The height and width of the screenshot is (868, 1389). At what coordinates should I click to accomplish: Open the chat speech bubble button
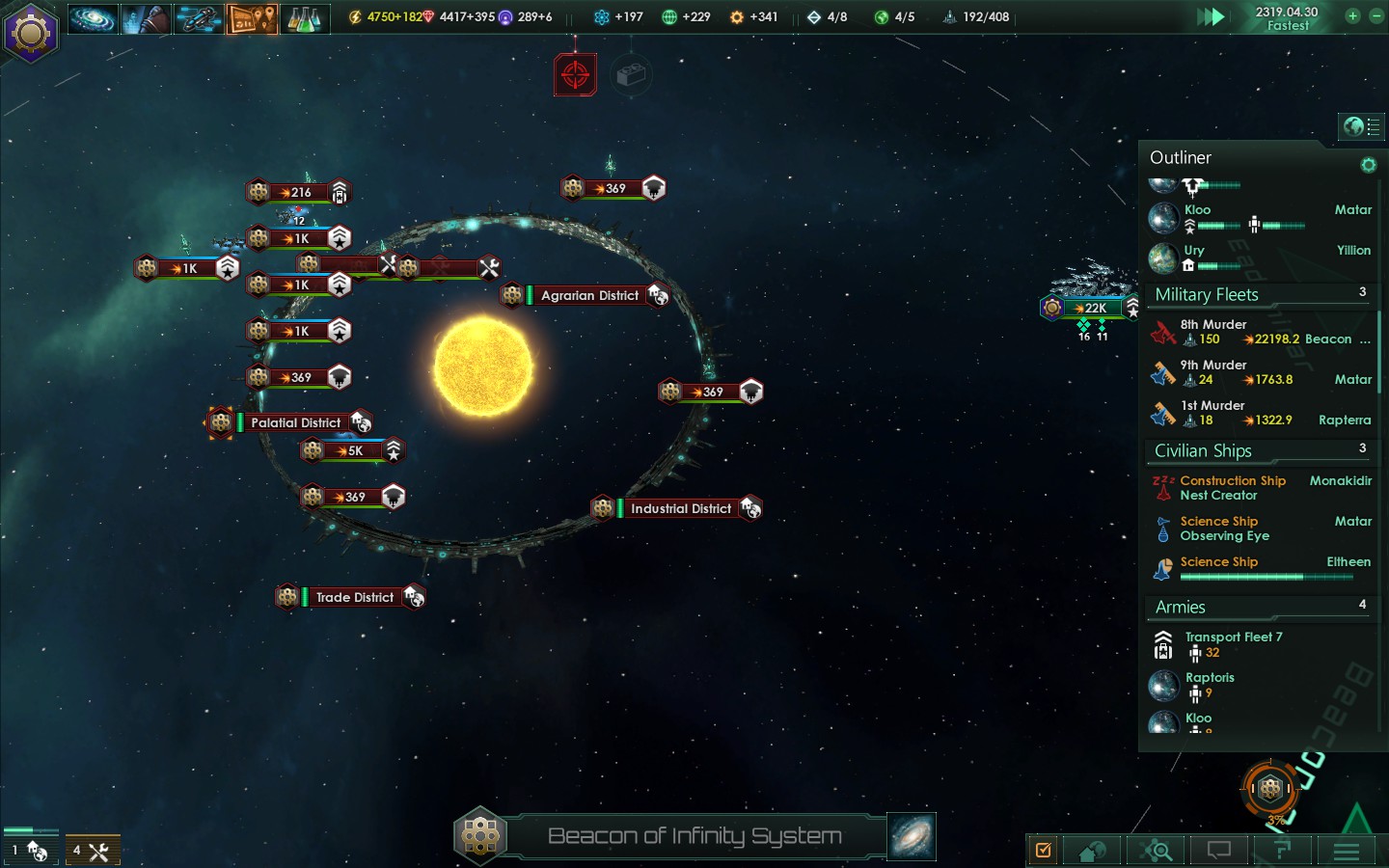[x=1219, y=851]
